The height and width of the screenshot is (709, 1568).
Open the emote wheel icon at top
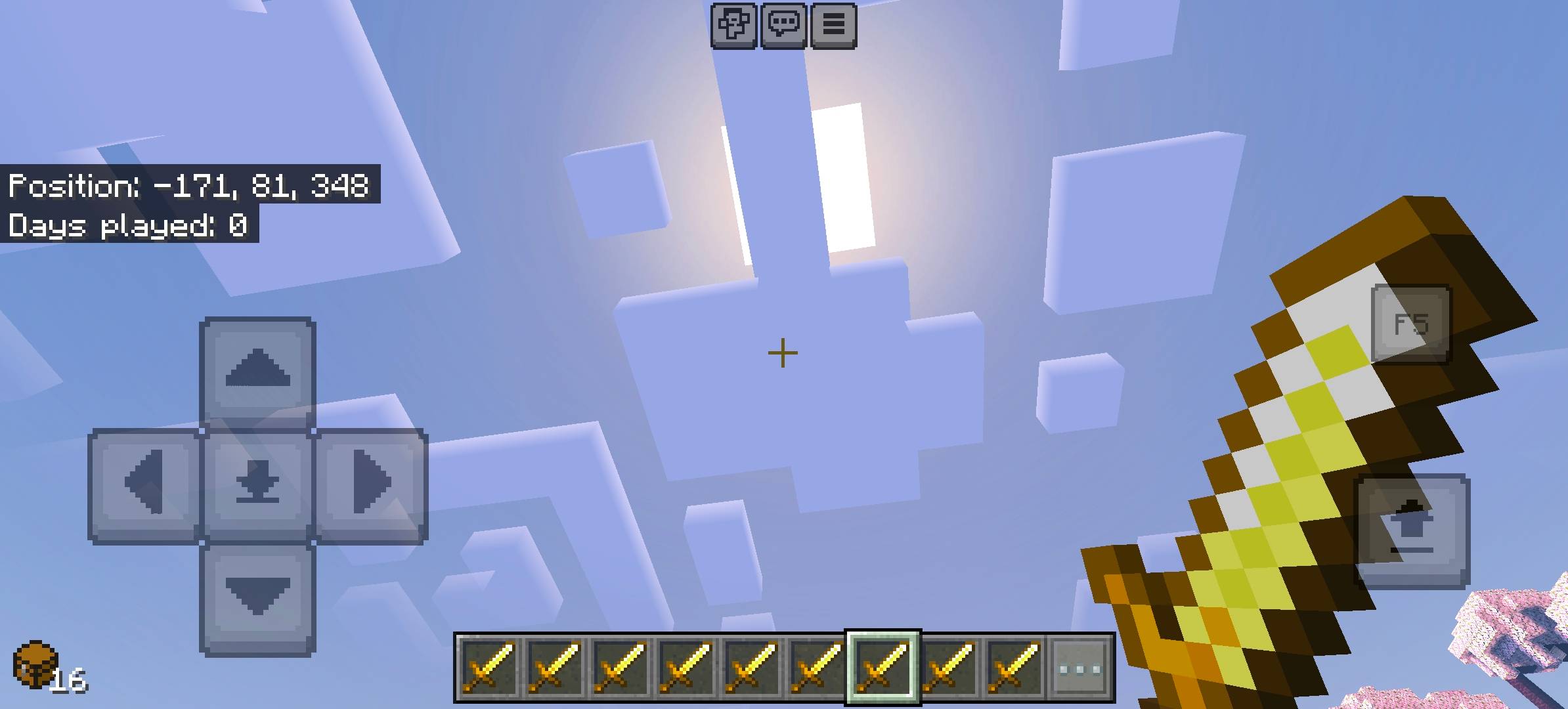(x=734, y=25)
